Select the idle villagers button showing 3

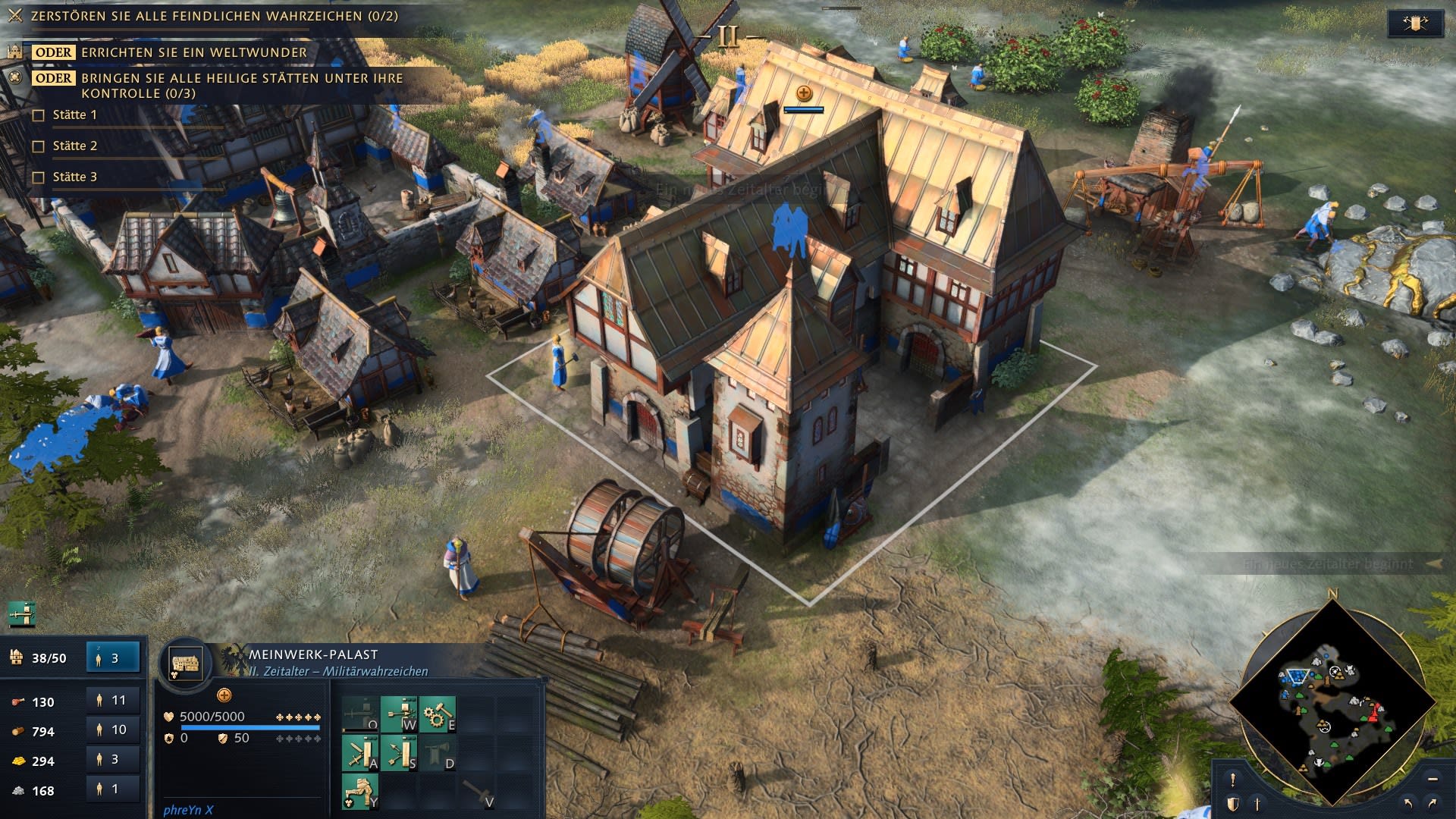click(x=113, y=658)
